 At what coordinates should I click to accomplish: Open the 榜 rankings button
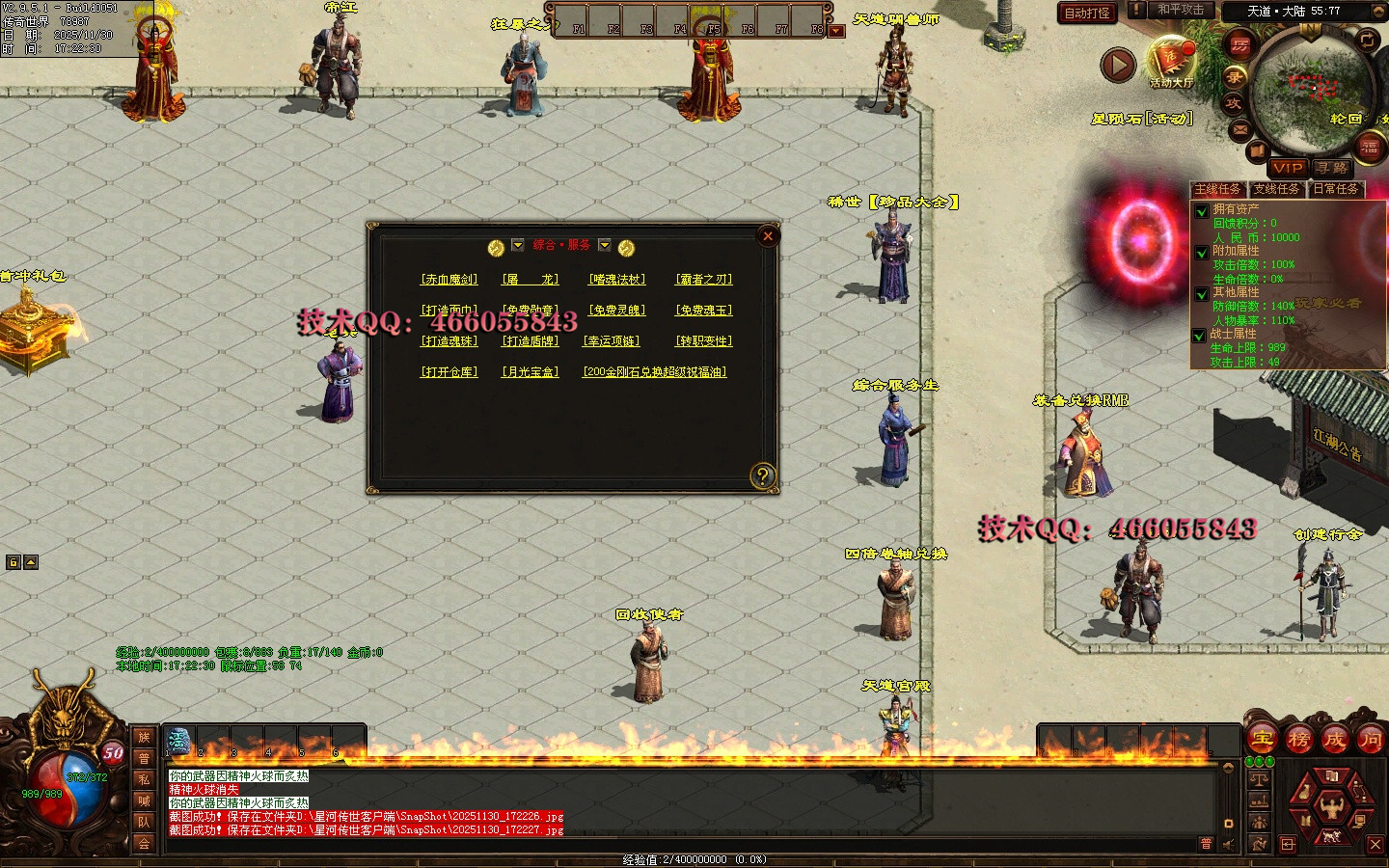pos(1298,740)
